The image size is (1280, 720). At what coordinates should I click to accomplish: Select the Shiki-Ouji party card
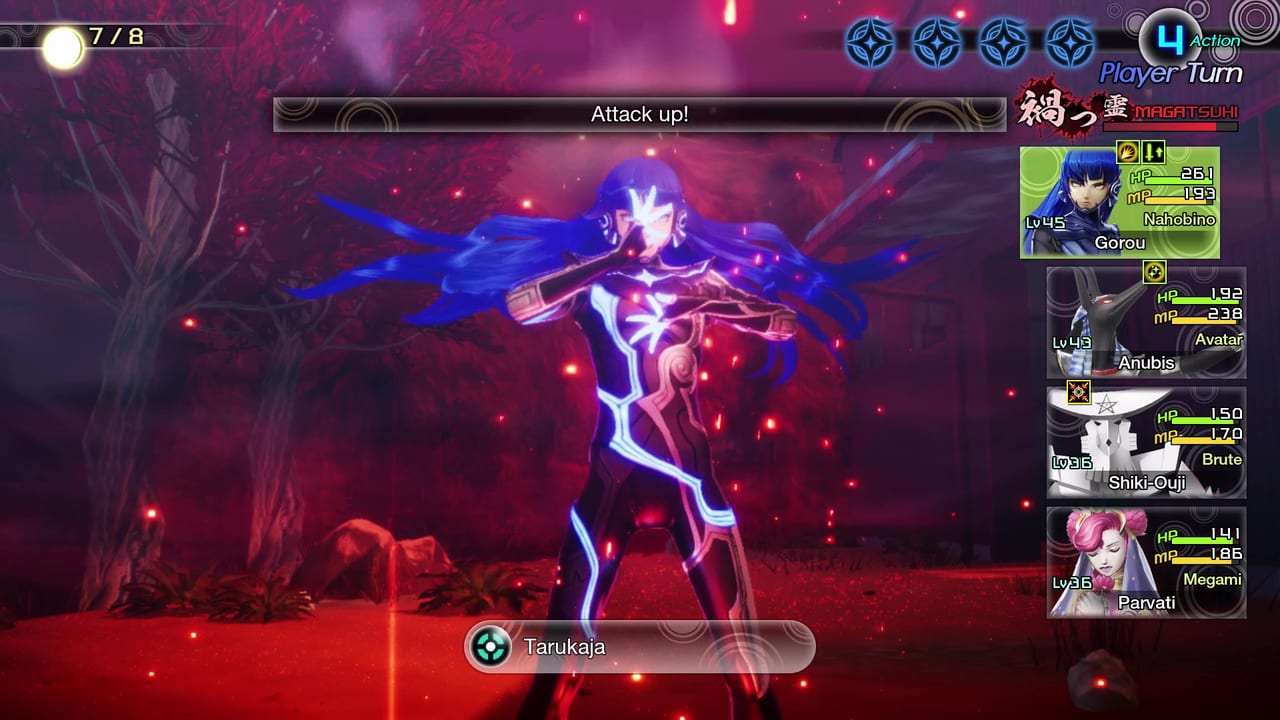(x=1145, y=443)
